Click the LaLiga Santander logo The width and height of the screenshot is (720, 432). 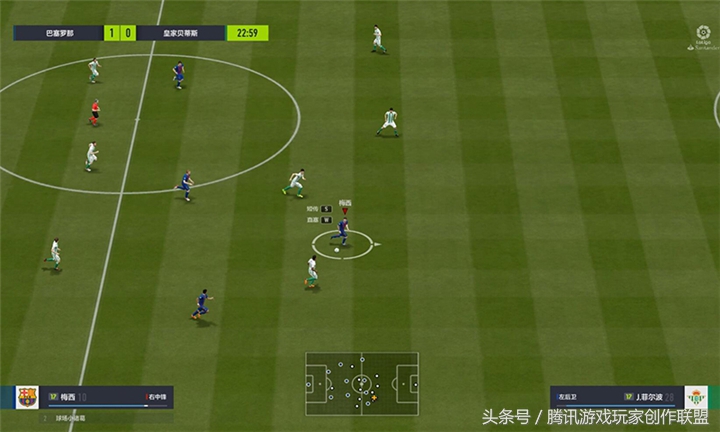coord(703,35)
